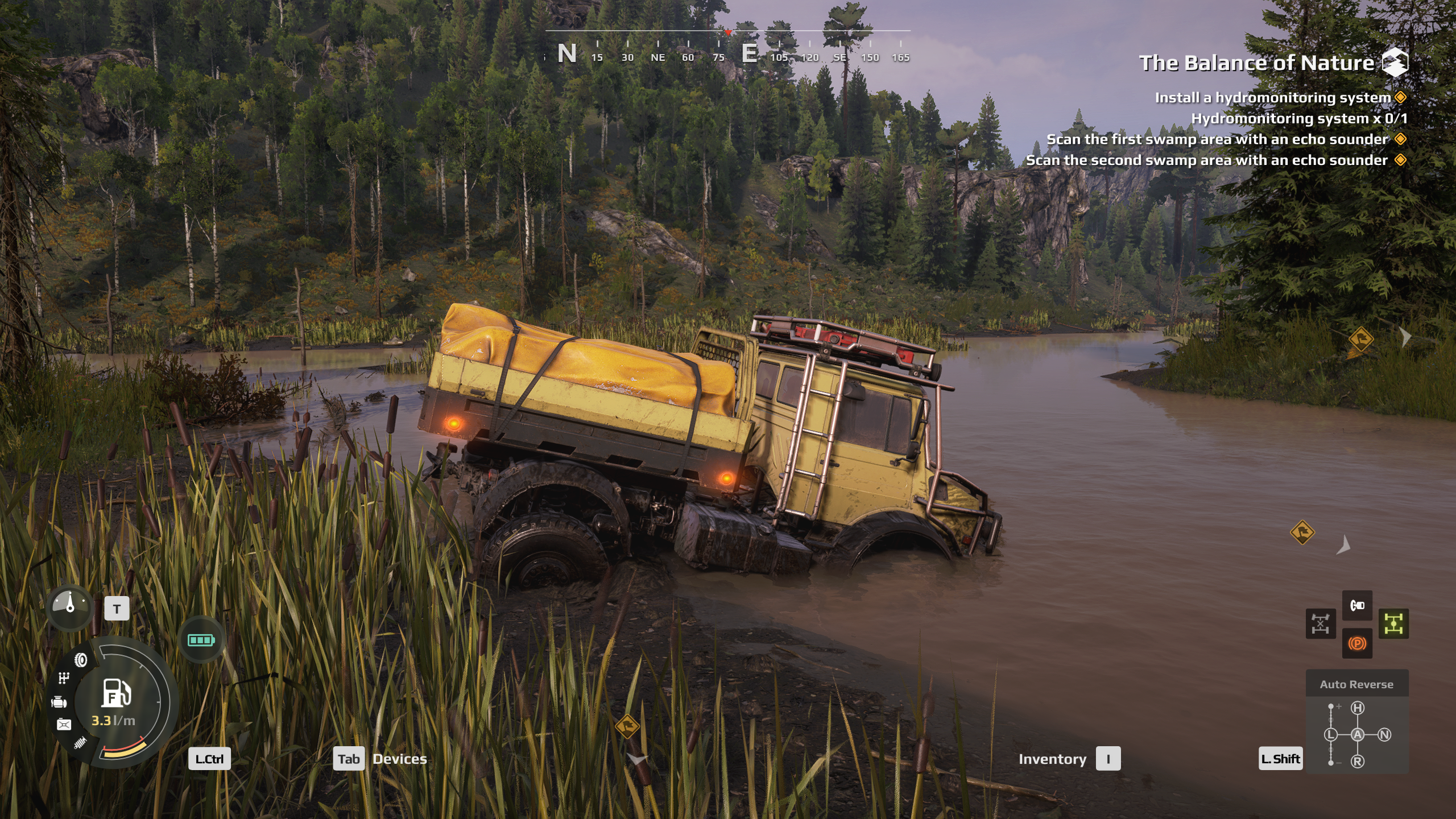Check the wheel damage status icon
Screen dimensions: 1456x819
[81, 660]
